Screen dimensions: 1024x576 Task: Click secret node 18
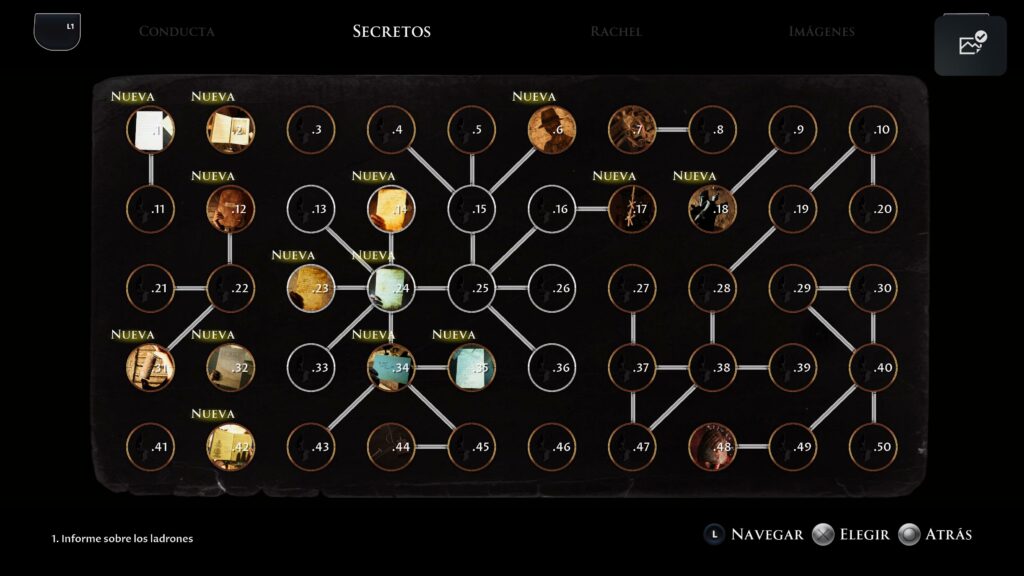(712, 209)
